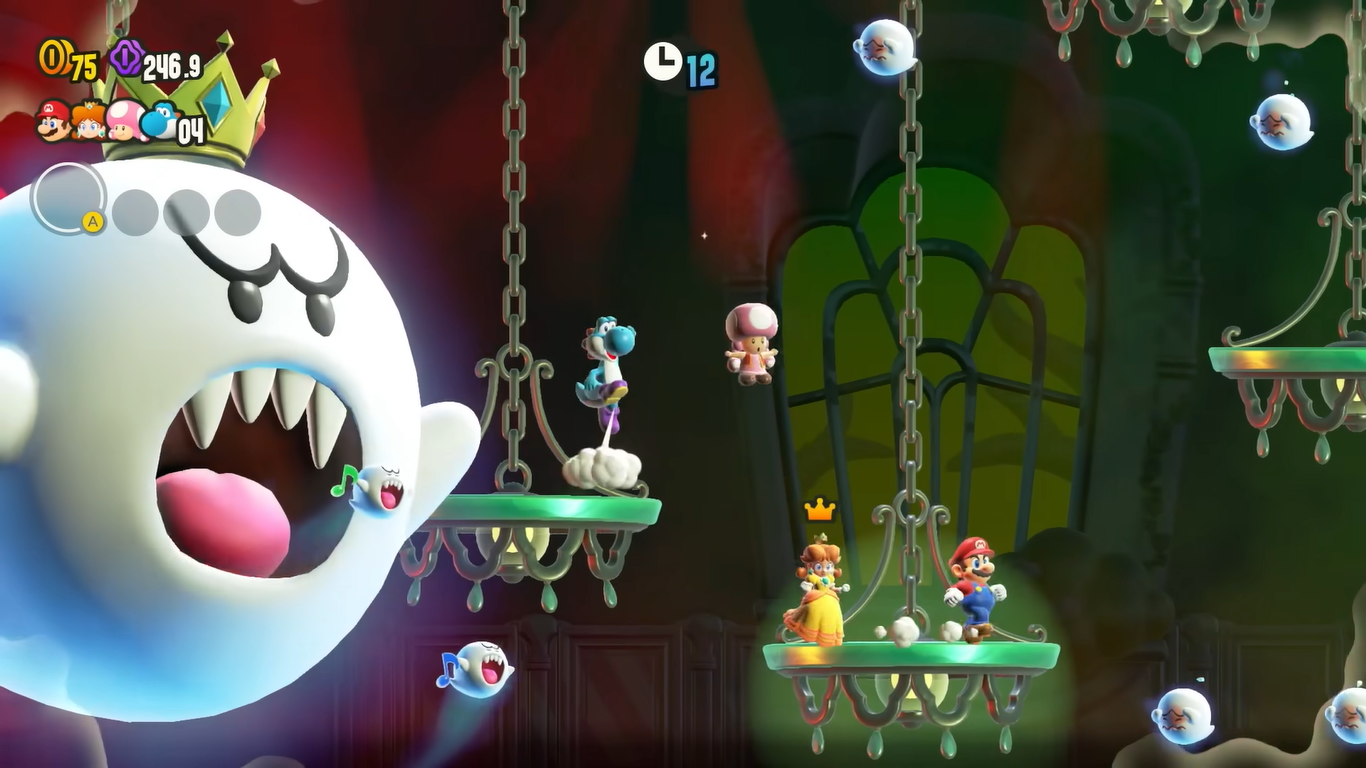Choose the Toadette player icon
Screen dimensions: 1366x768
click(124, 121)
